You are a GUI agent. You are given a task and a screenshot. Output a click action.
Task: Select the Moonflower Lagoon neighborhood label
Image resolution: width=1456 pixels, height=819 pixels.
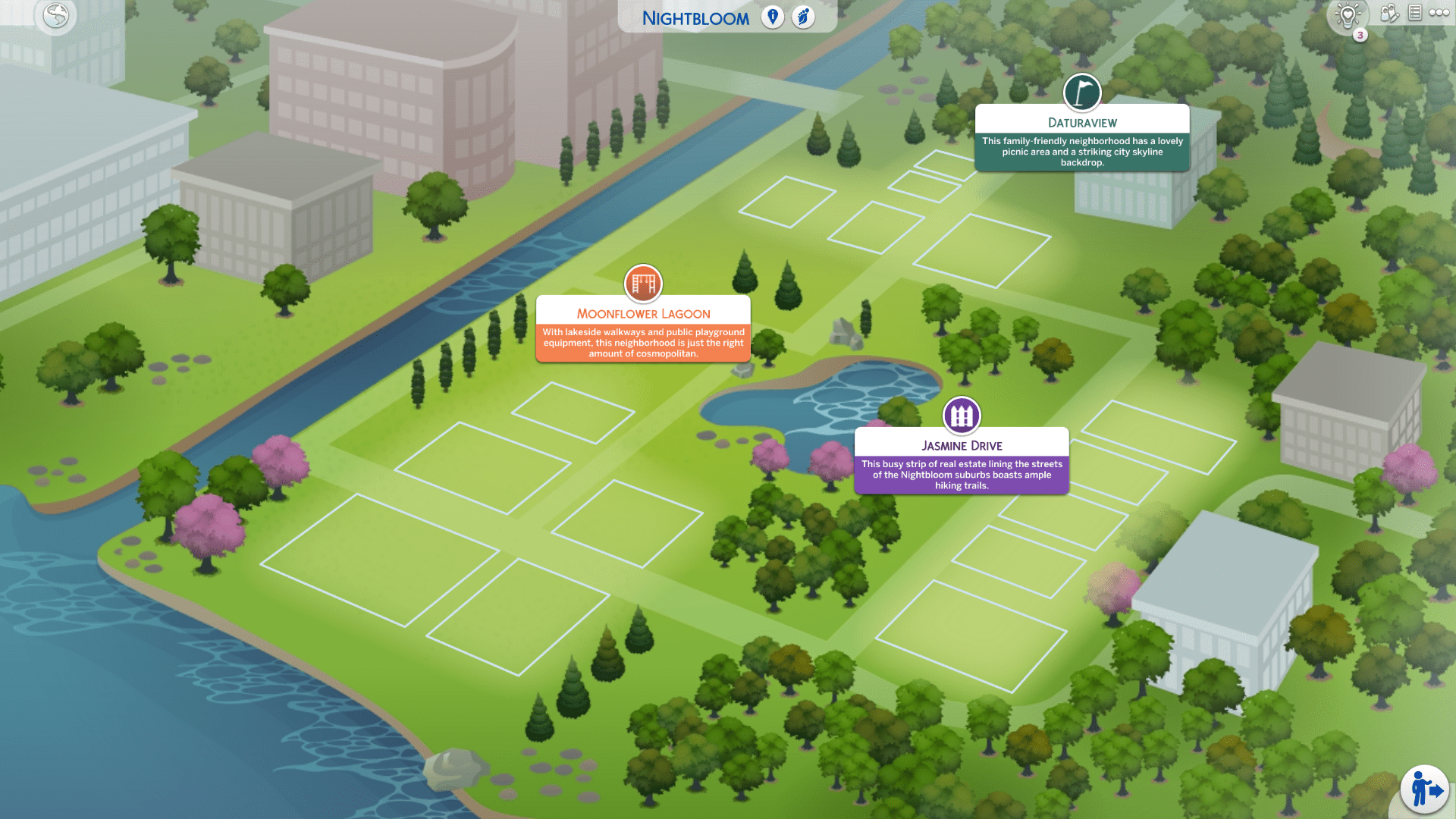pos(643,314)
